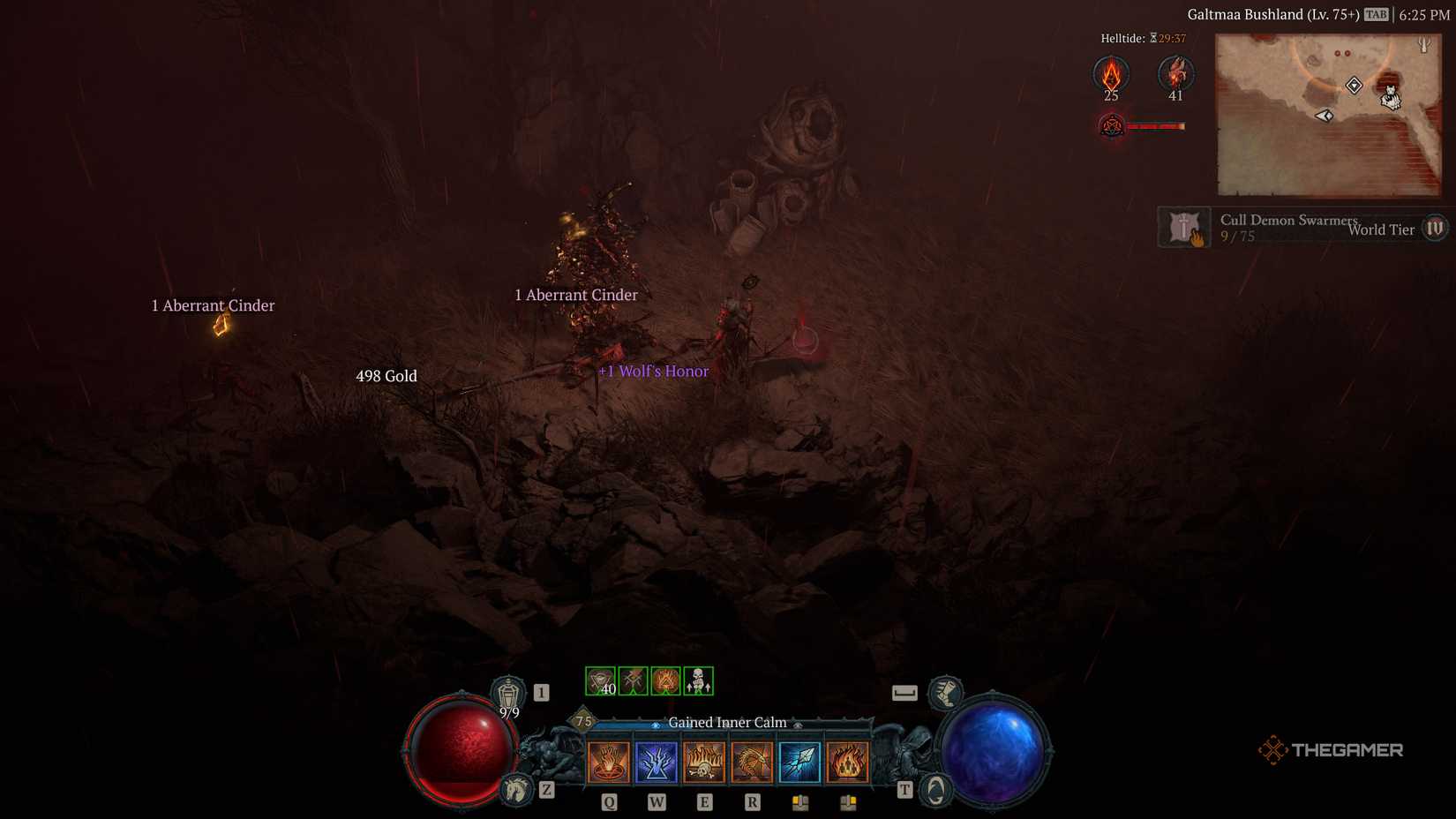Activate the Evade boots icon
The width and height of the screenshot is (1456, 819).
[x=946, y=695]
